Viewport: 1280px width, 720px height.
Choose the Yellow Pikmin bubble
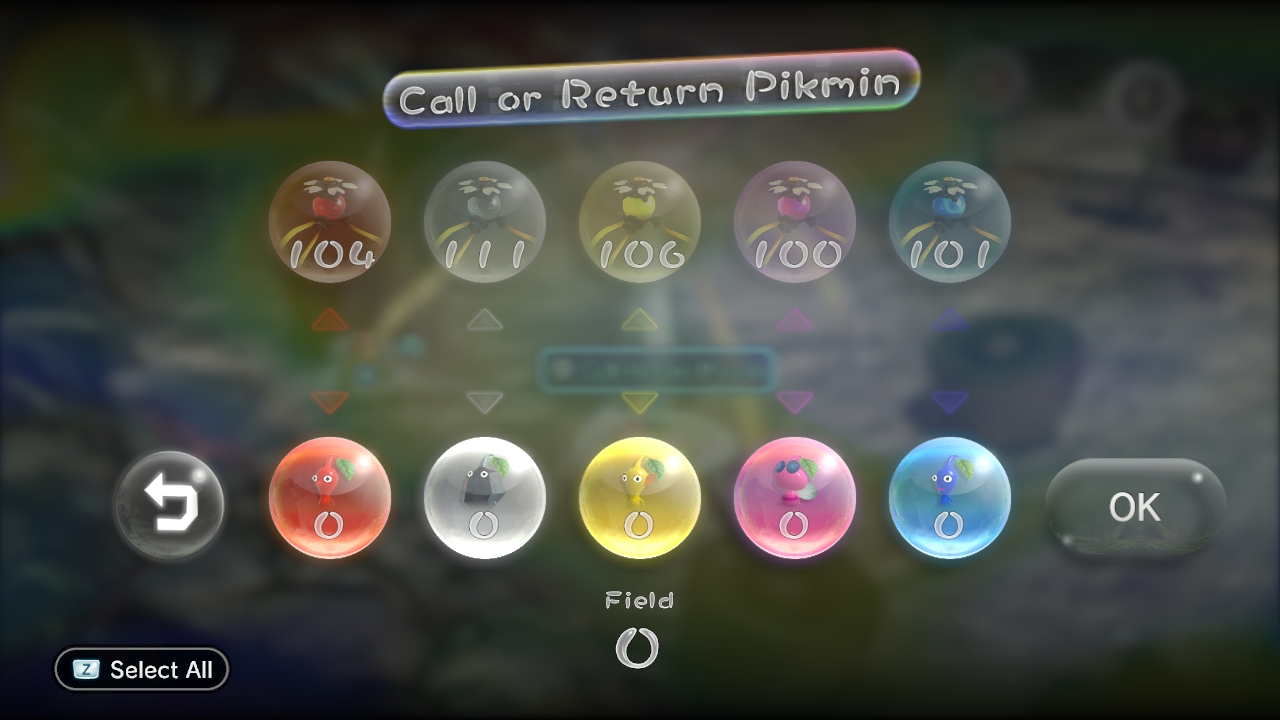(x=640, y=497)
